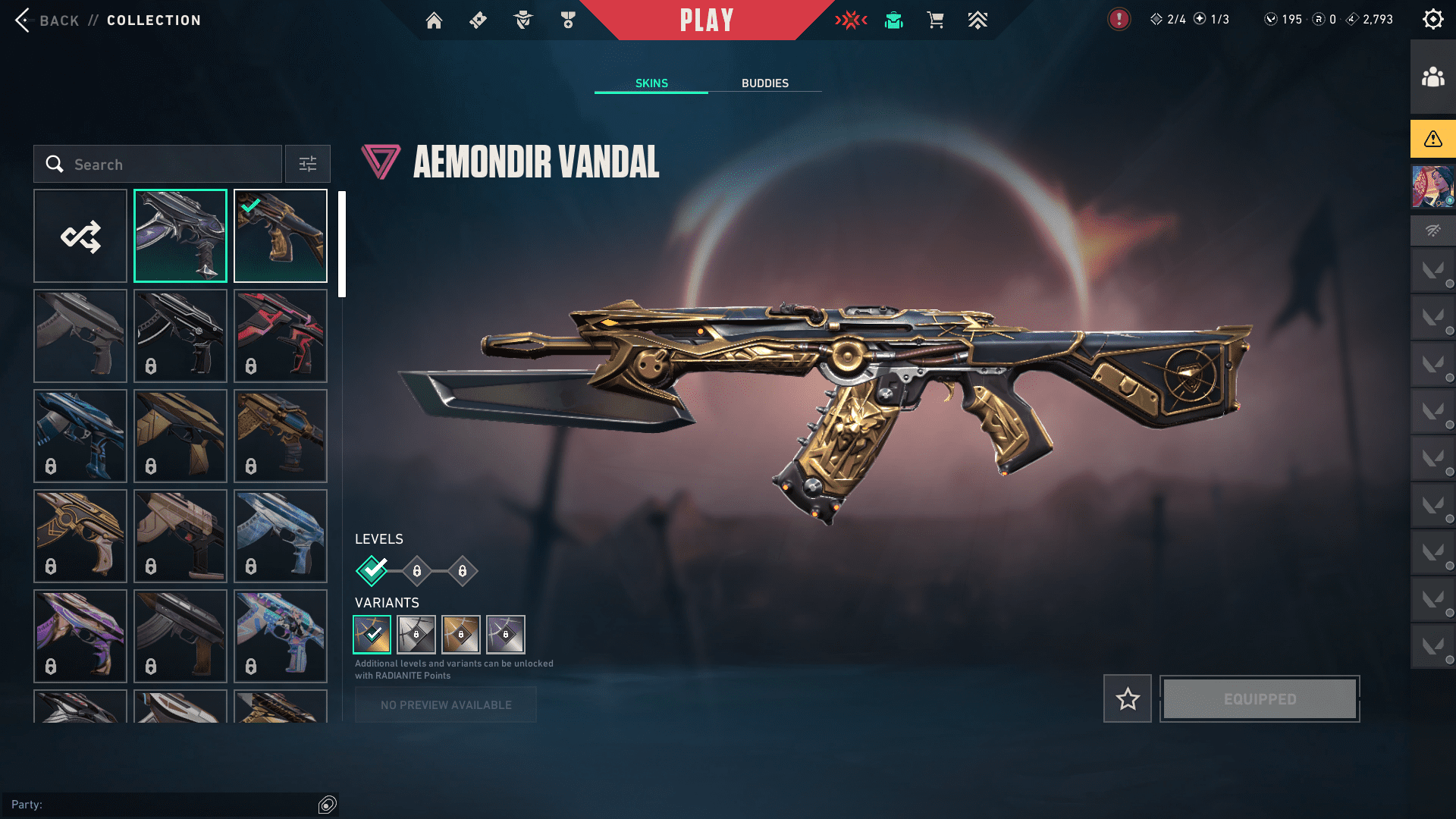Viewport: 1456px width, 819px height.
Task: Open the Battlepass ticket icon
Action: click(x=477, y=20)
